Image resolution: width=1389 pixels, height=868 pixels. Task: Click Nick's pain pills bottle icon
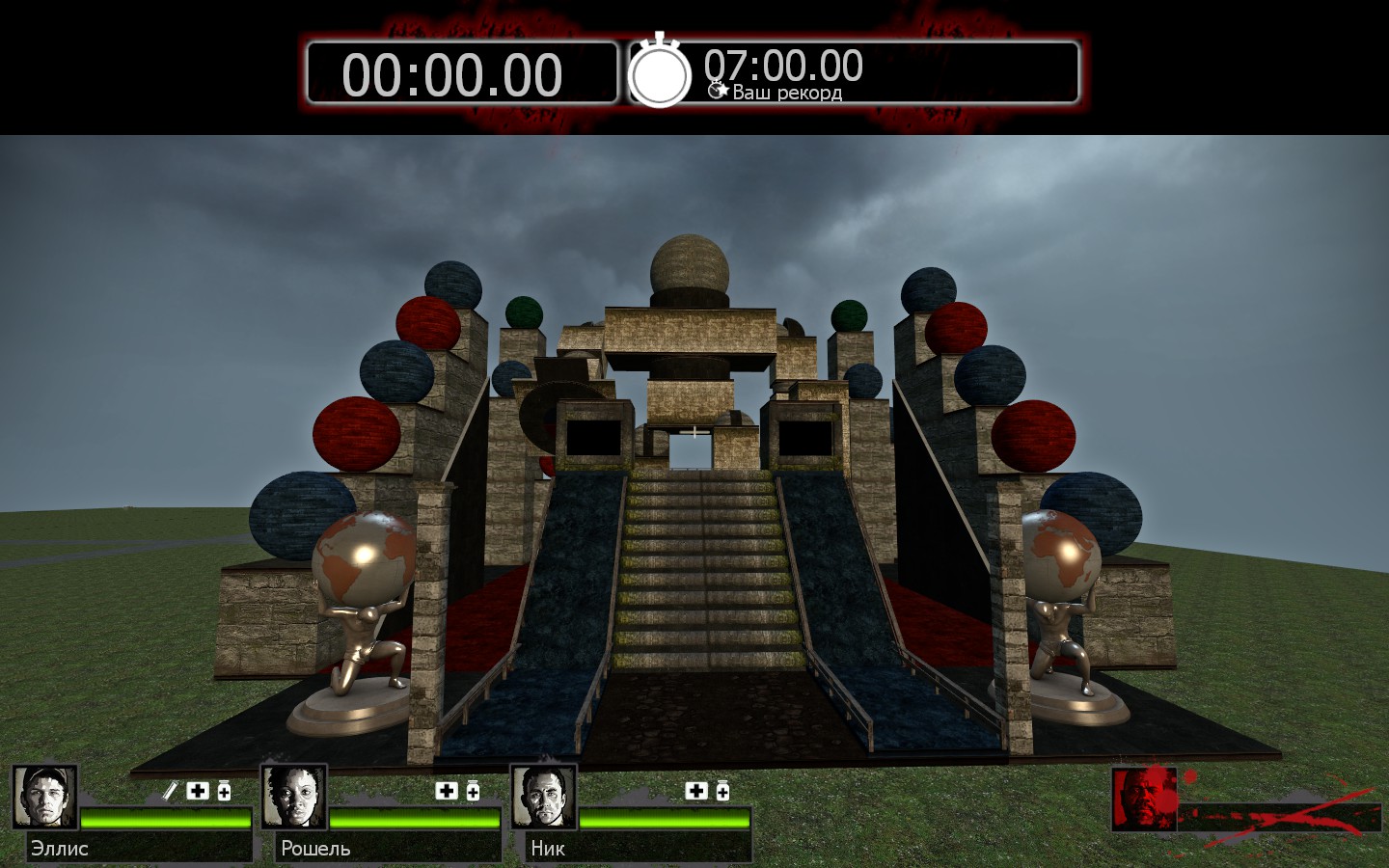click(x=722, y=791)
